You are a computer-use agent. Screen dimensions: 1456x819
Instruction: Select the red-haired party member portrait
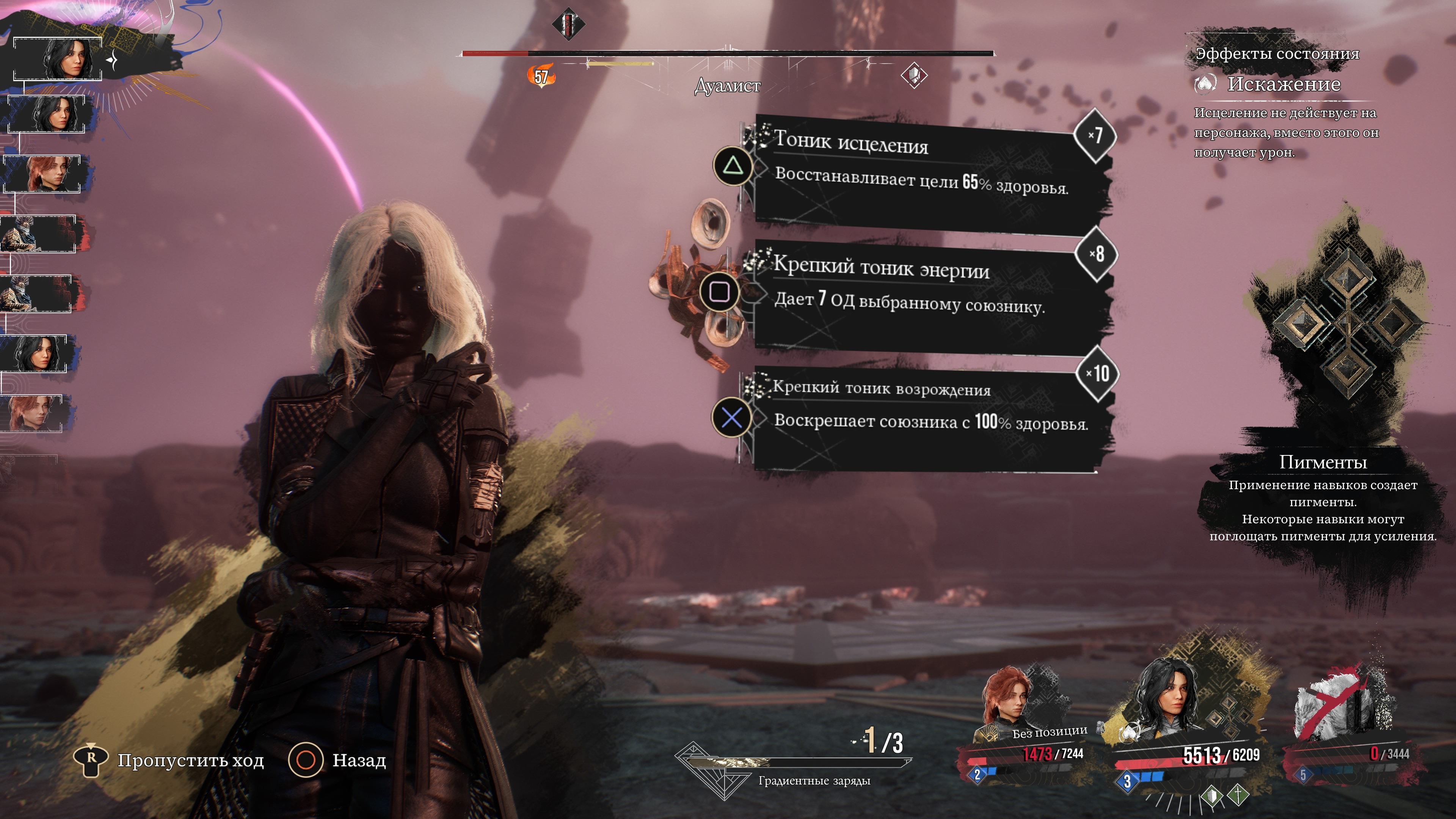click(1012, 706)
